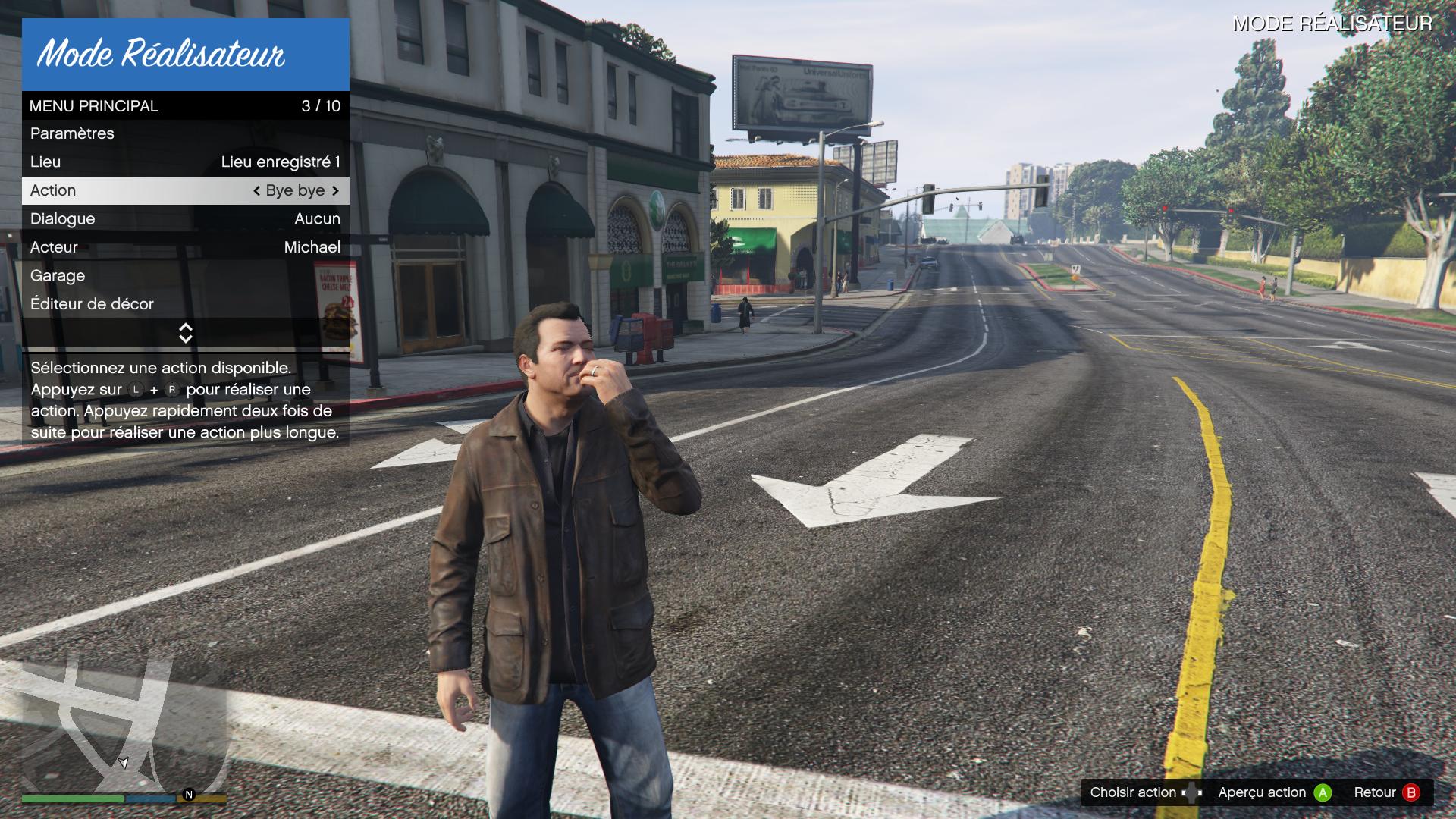Click the Aperçu action prompt
The image size is (1456, 819).
point(1274,792)
